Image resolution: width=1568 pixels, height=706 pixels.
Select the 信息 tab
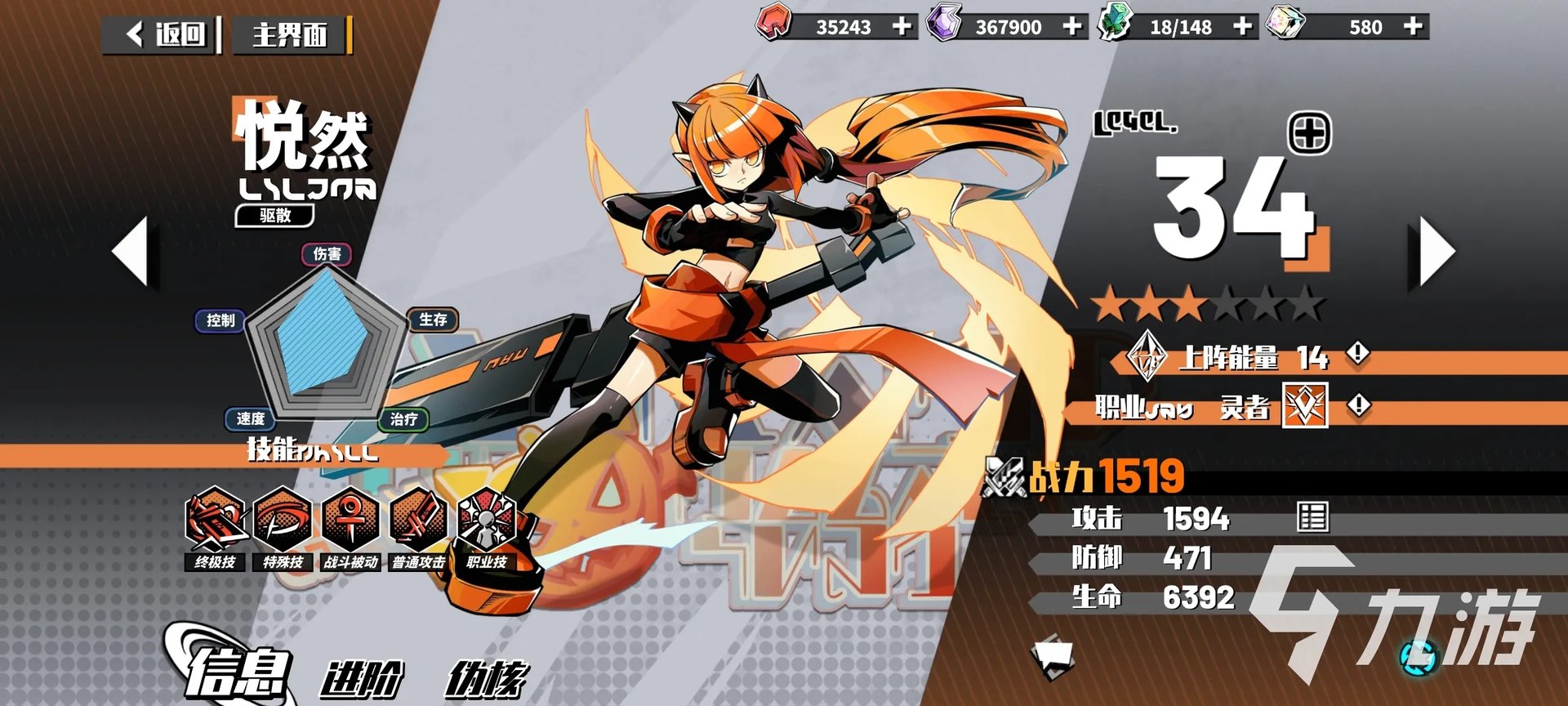[238, 673]
